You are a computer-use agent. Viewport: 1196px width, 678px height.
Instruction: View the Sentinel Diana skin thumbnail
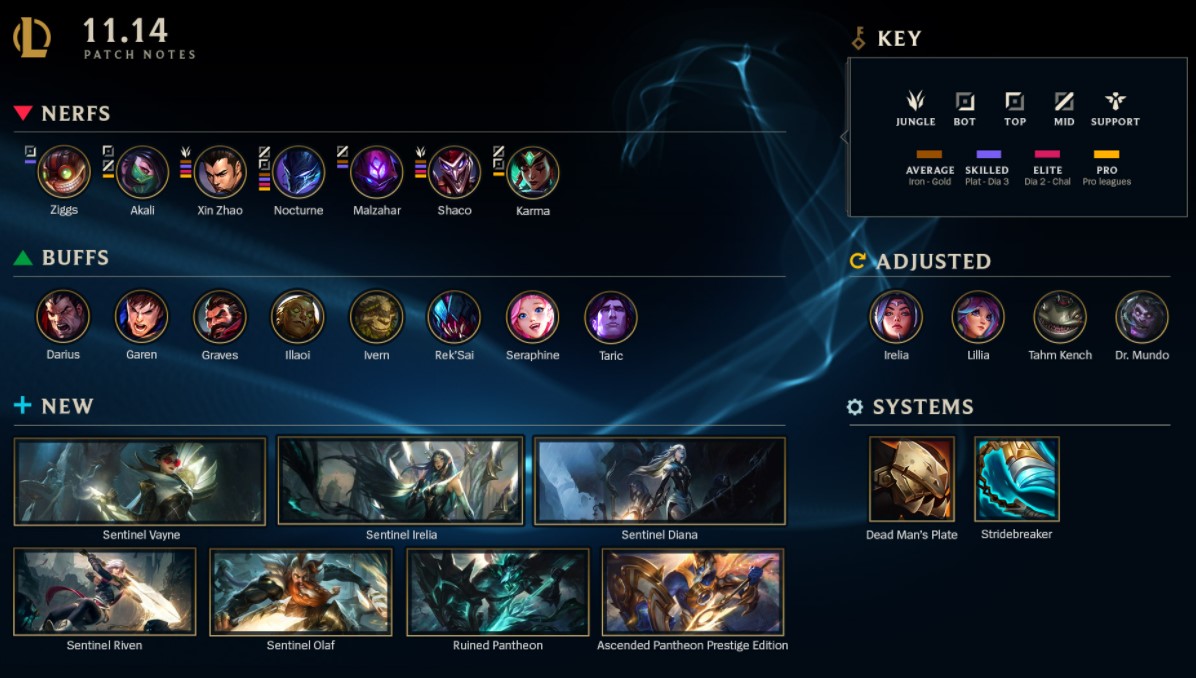click(659, 481)
